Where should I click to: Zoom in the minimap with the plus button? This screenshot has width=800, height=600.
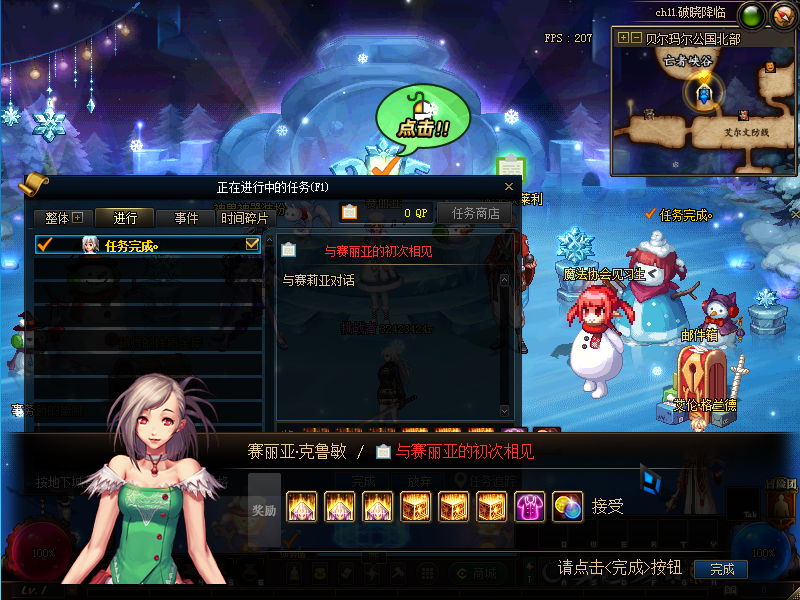click(624, 38)
